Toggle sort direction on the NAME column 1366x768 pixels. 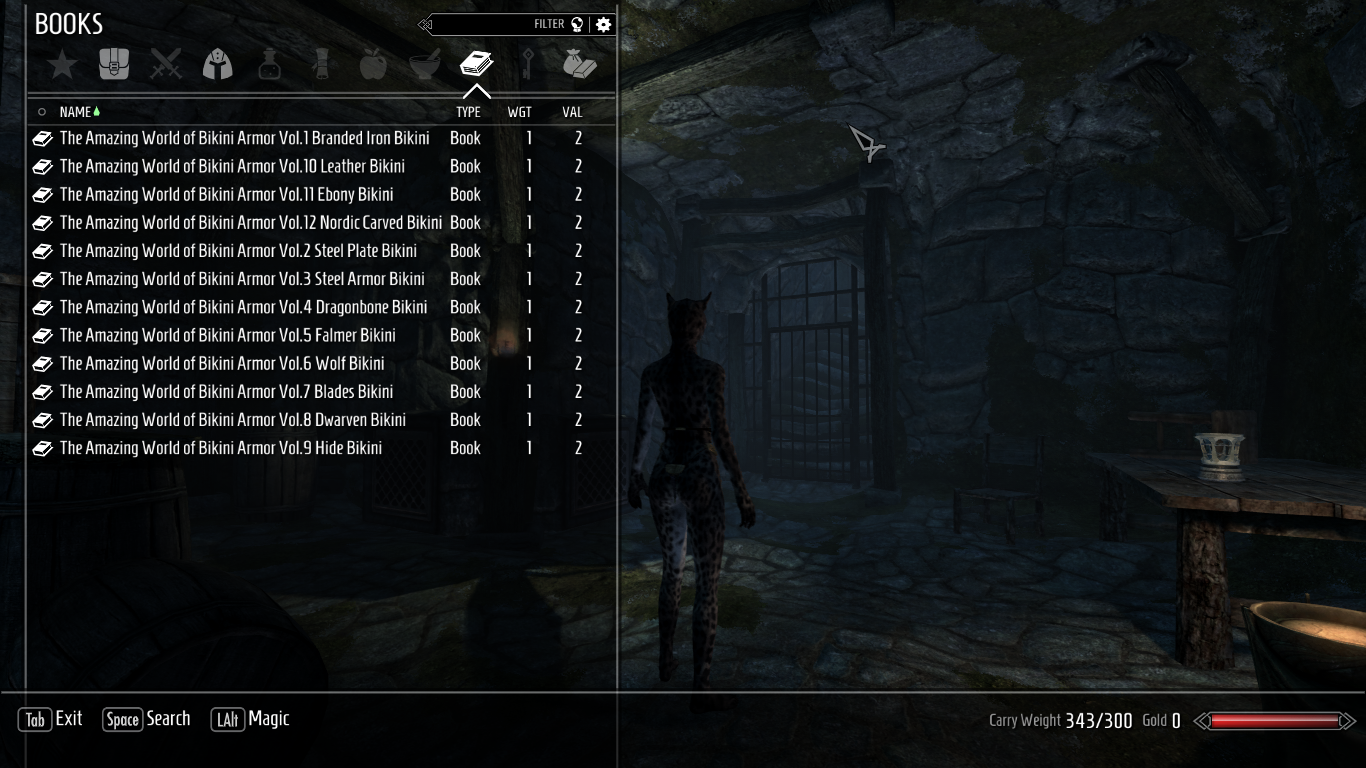coord(77,111)
